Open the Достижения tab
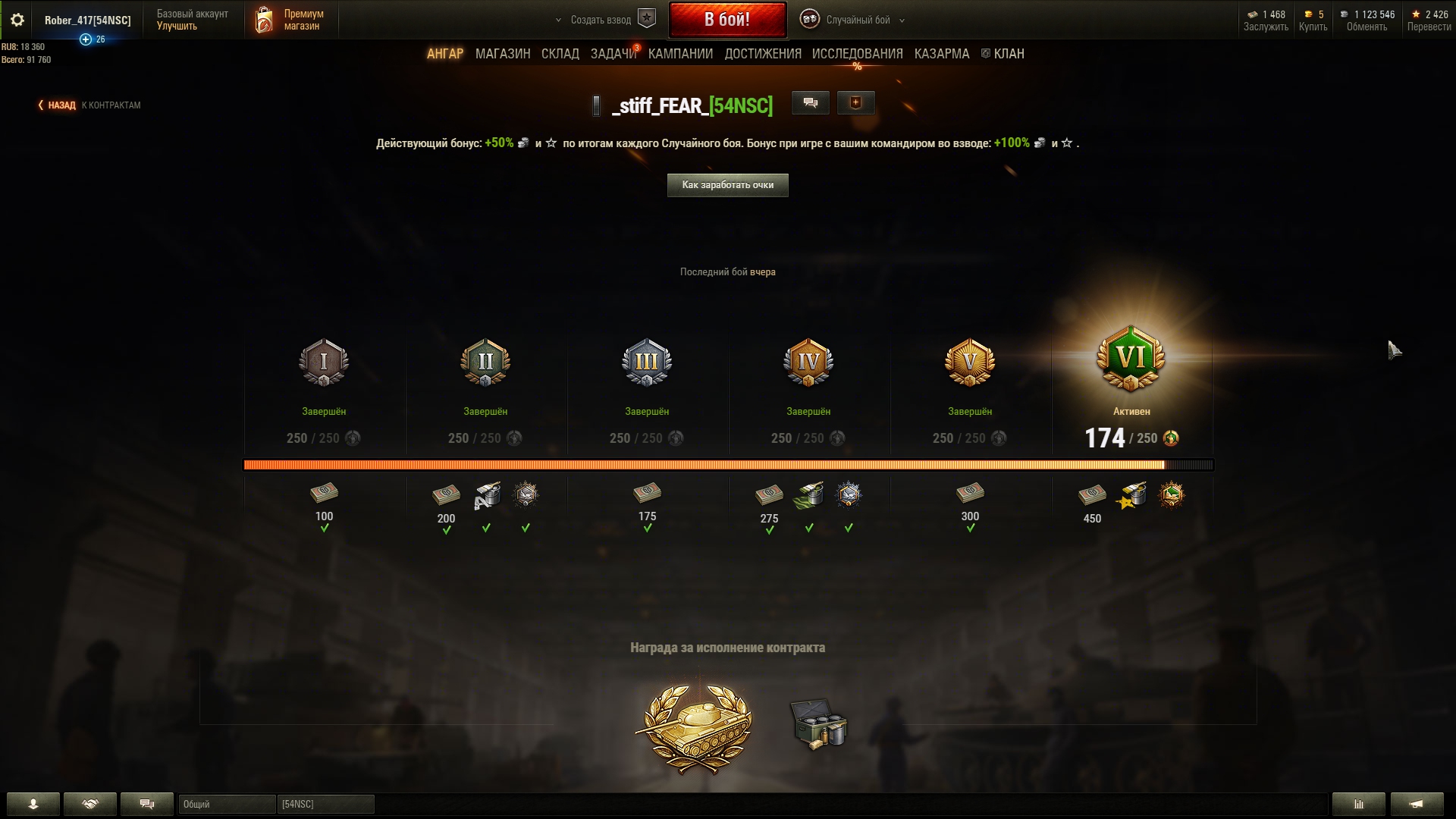 click(762, 54)
